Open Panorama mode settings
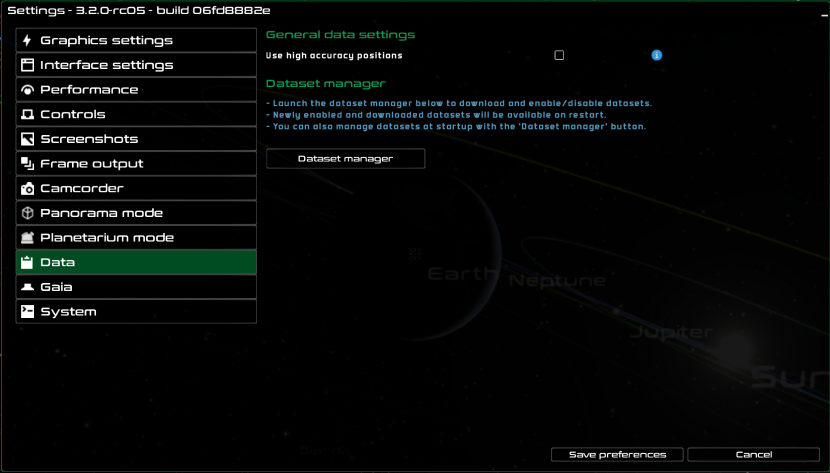The height and width of the screenshot is (473, 830). [136, 213]
